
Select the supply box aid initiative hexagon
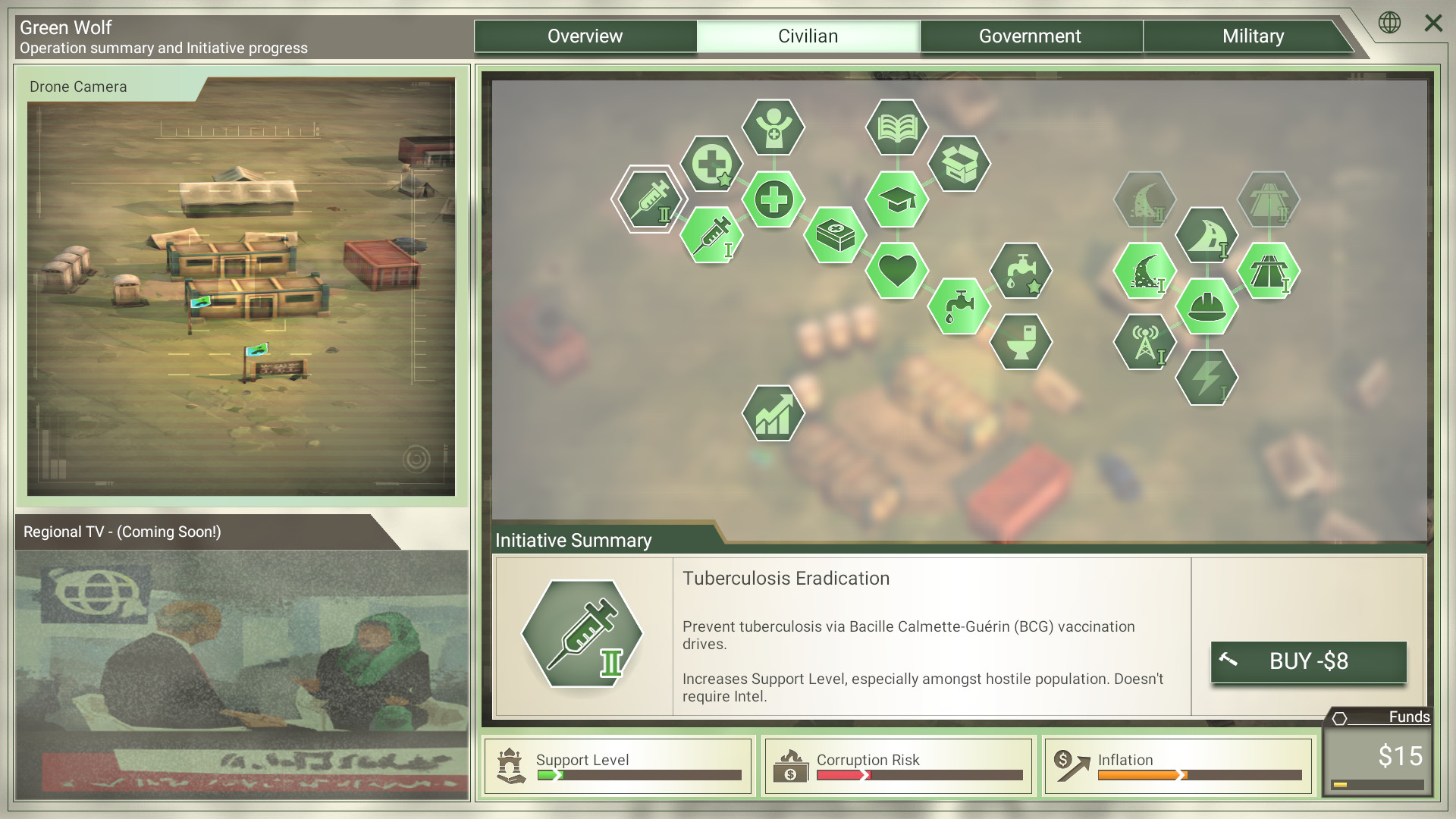[x=959, y=165]
